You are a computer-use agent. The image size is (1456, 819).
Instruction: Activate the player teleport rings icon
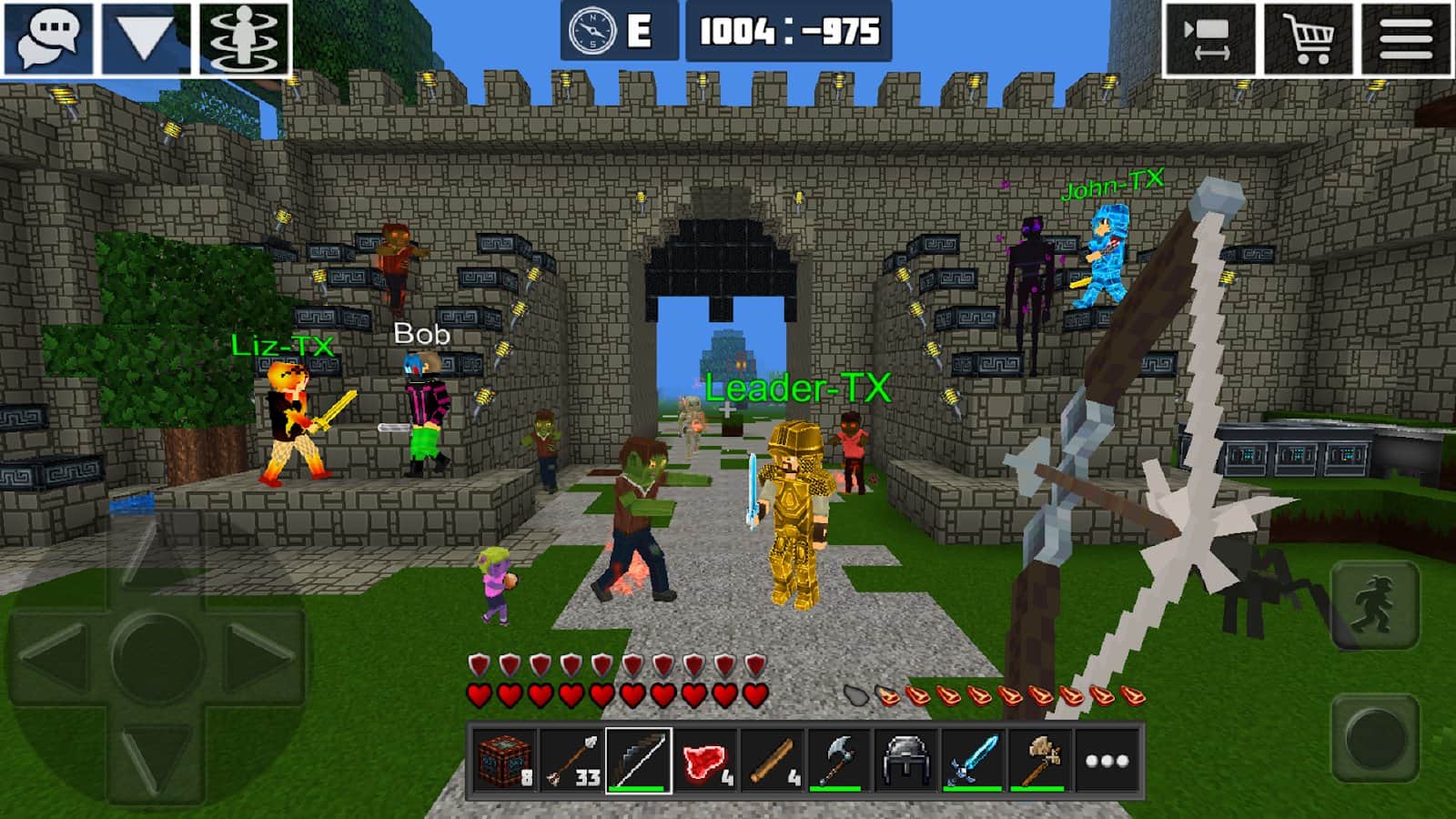point(244,38)
